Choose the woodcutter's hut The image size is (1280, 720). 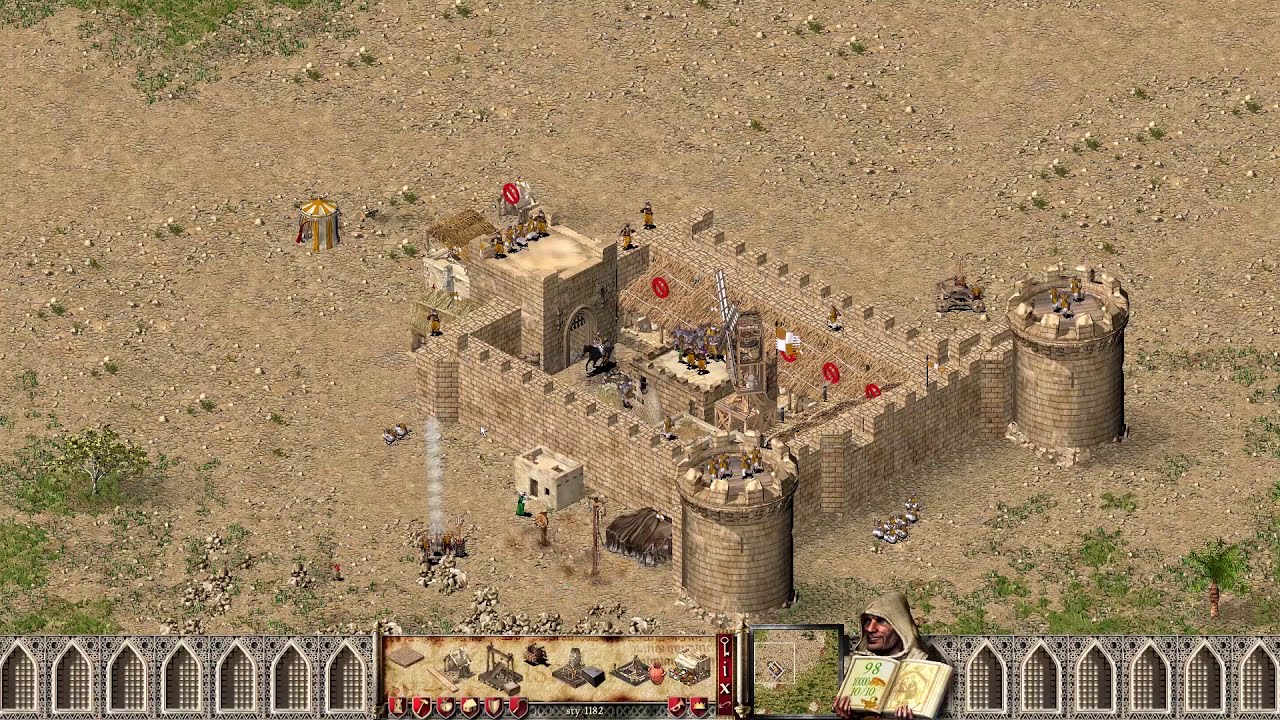pyautogui.click(x=457, y=664)
